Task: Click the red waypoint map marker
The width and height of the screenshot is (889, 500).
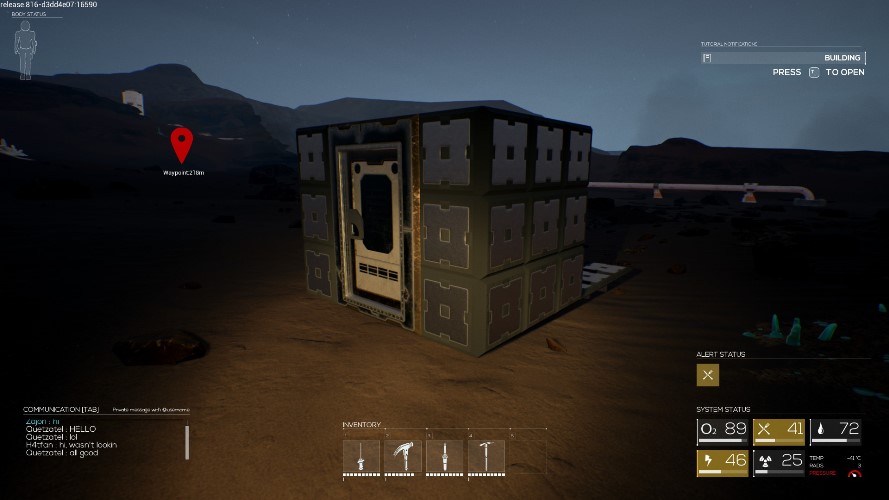Action: click(x=181, y=144)
